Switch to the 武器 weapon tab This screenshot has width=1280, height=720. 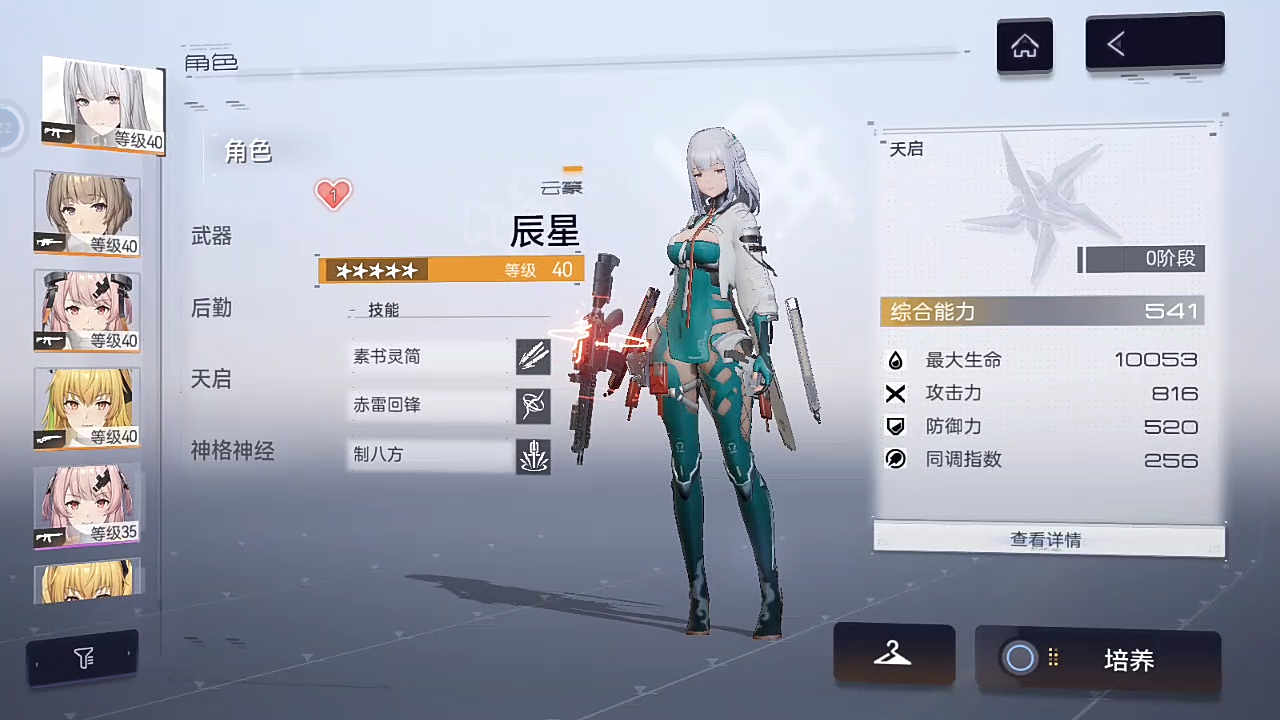click(x=211, y=236)
